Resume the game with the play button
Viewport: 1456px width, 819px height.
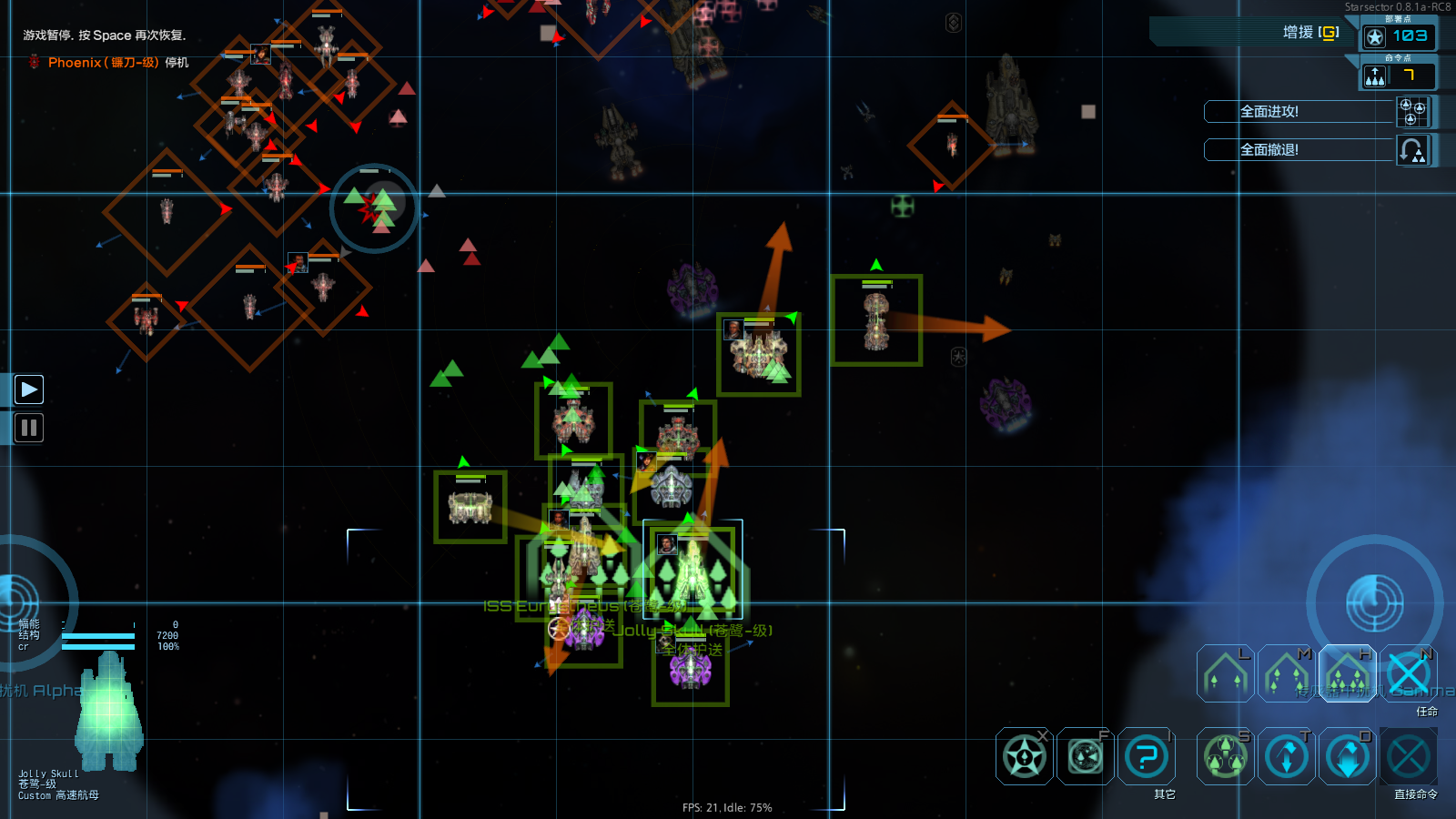28,389
